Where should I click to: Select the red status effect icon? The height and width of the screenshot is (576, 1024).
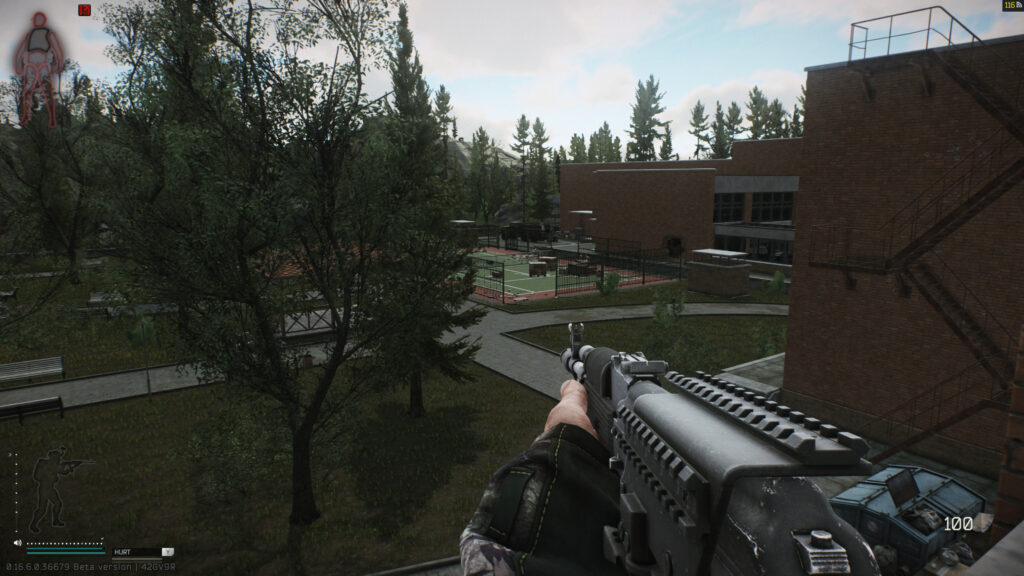click(84, 10)
